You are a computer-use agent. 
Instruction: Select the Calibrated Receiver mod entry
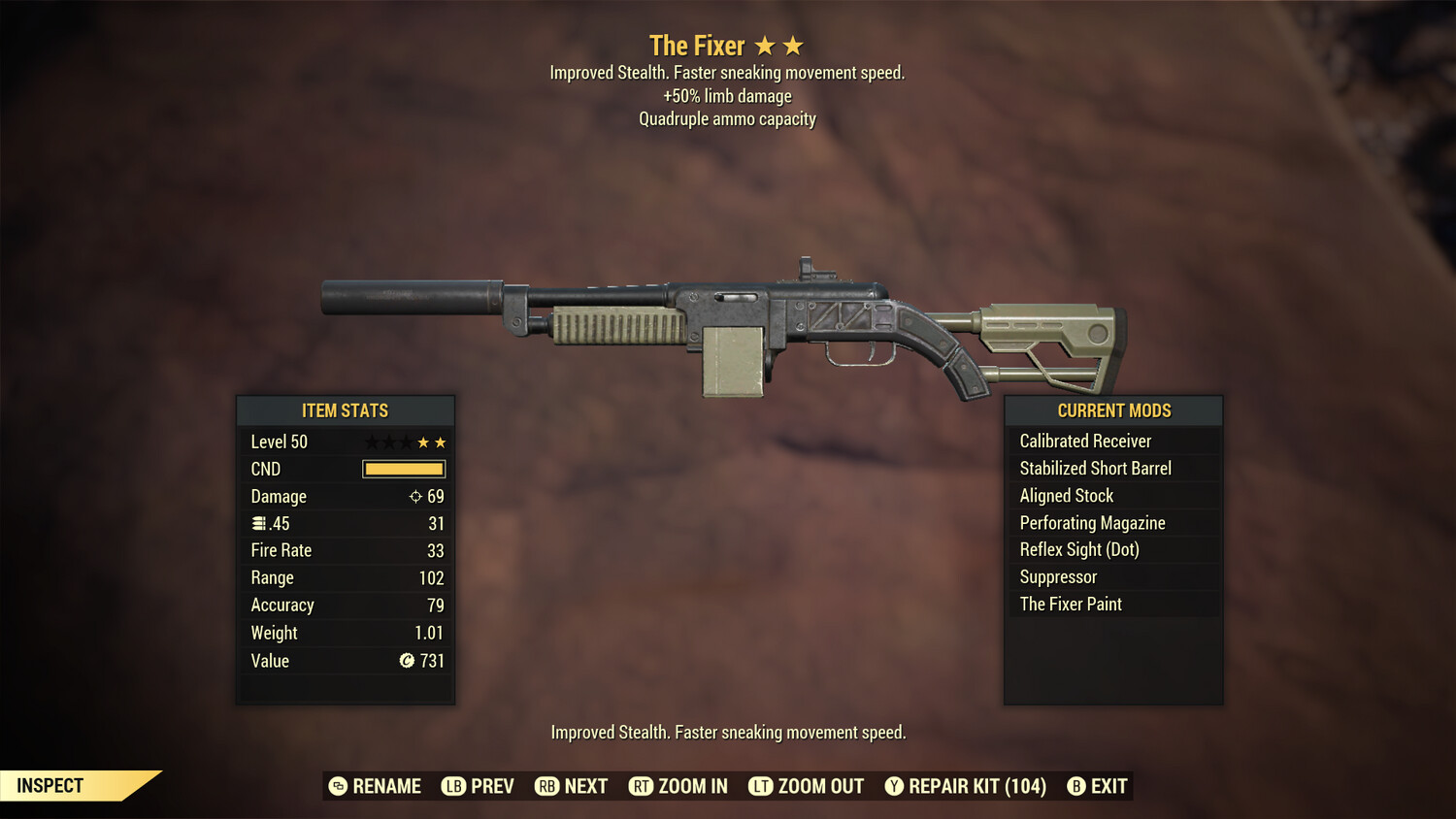pyautogui.click(x=1084, y=441)
